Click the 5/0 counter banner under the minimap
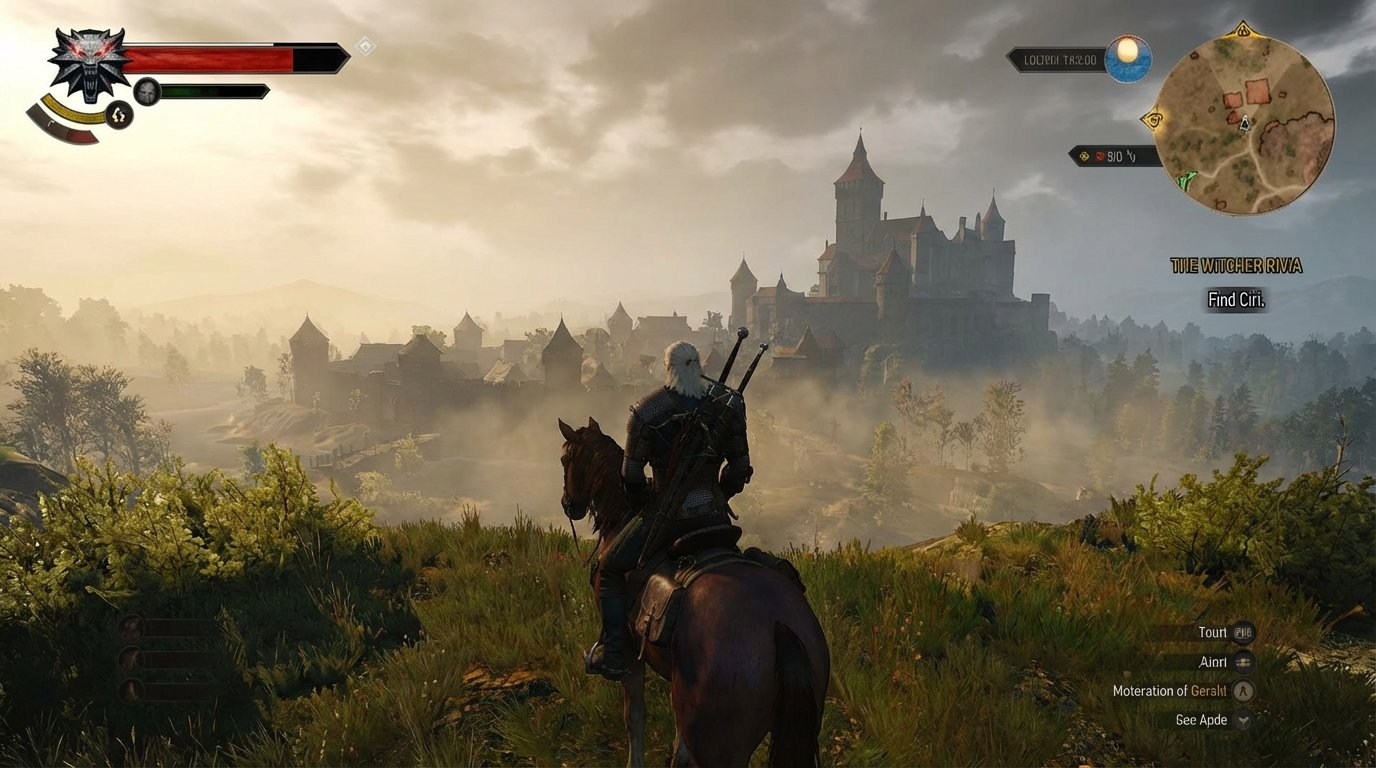The height and width of the screenshot is (768, 1376). click(x=1113, y=154)
